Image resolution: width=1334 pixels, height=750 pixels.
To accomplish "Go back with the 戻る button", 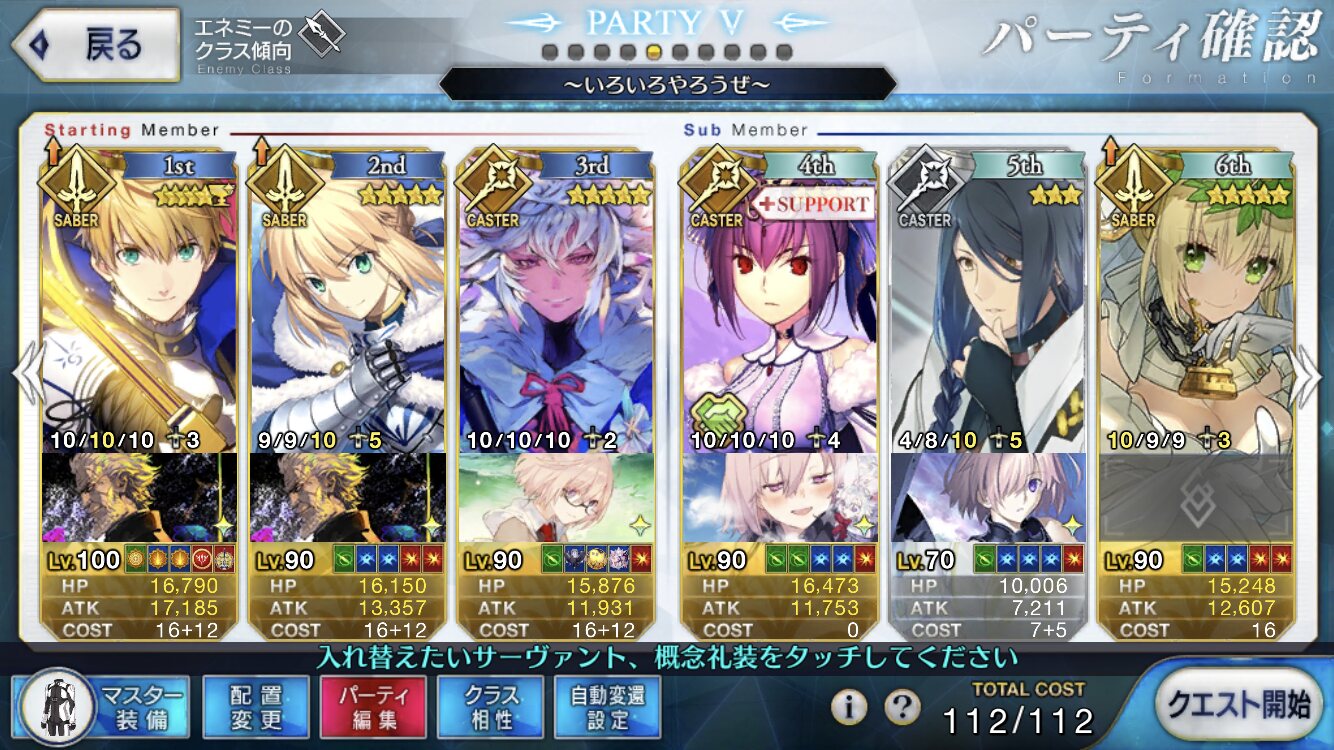I will point(95,45).
